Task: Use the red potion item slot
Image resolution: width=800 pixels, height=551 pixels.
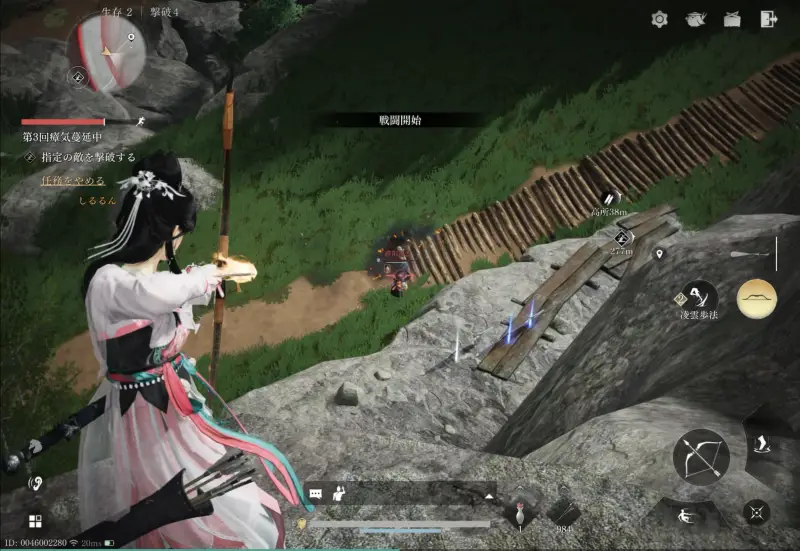Action: coord(520,511)
